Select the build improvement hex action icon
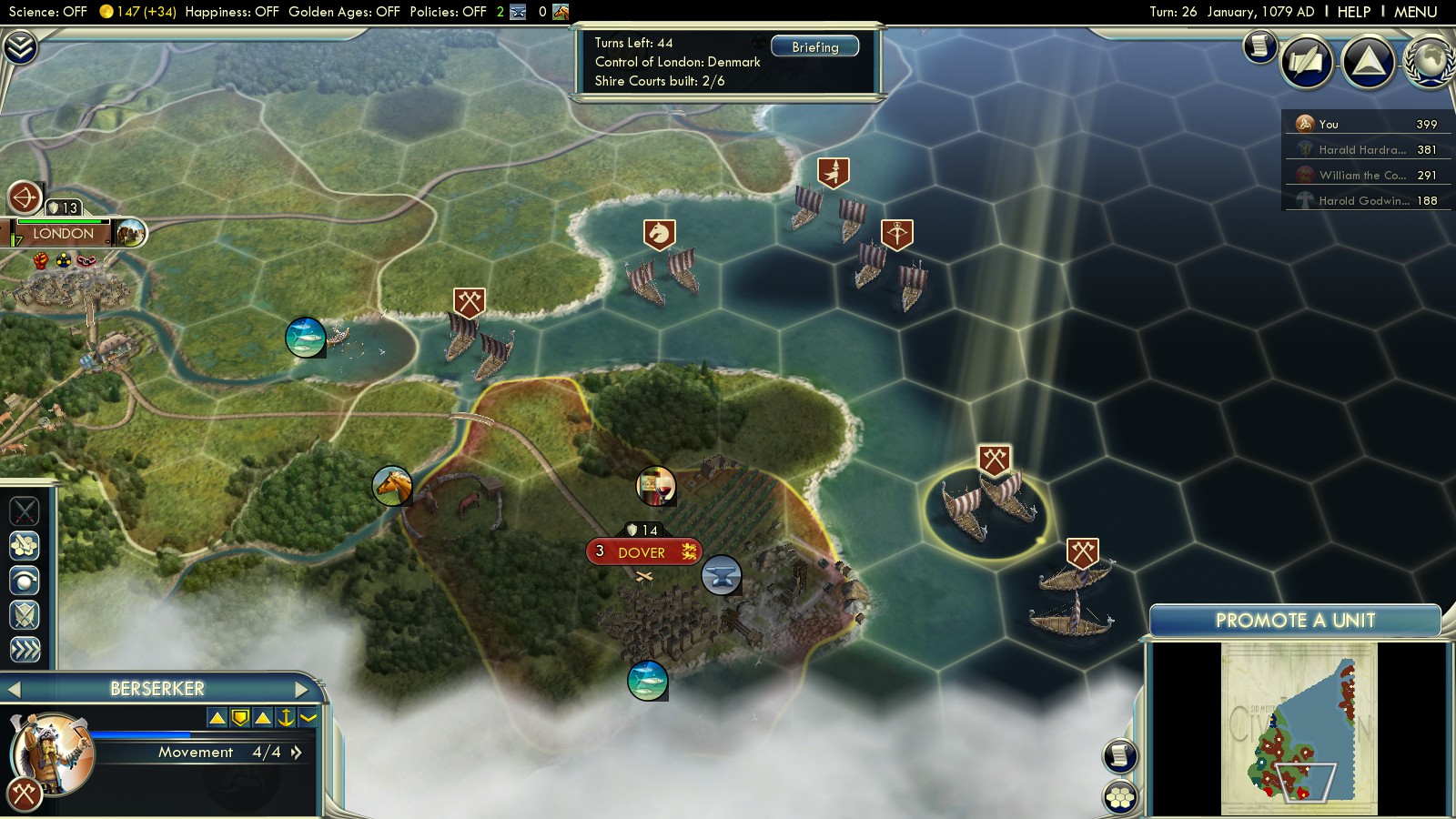 click(x=25, y=545)
